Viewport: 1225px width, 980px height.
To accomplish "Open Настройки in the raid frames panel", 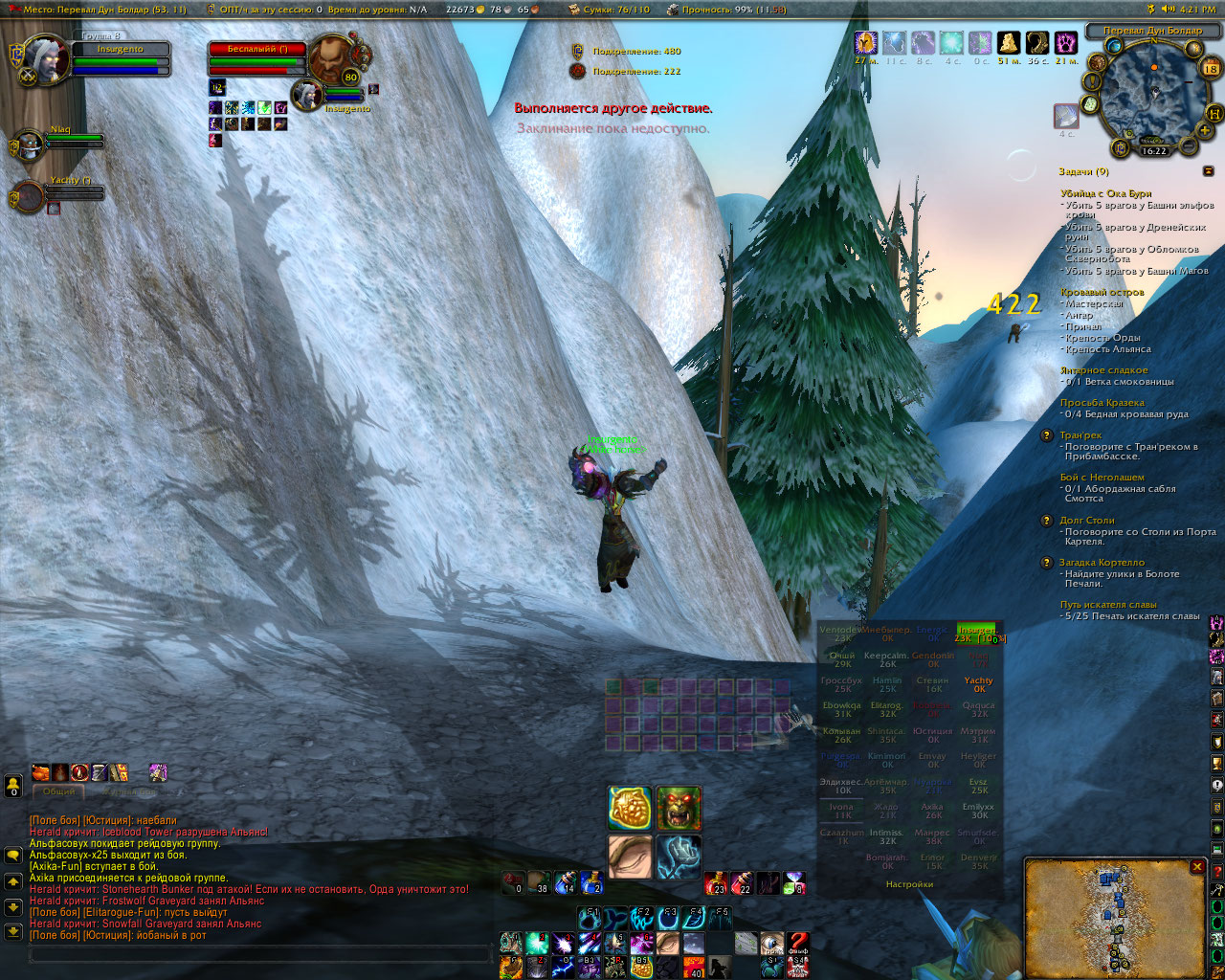I will click(909, 884).
